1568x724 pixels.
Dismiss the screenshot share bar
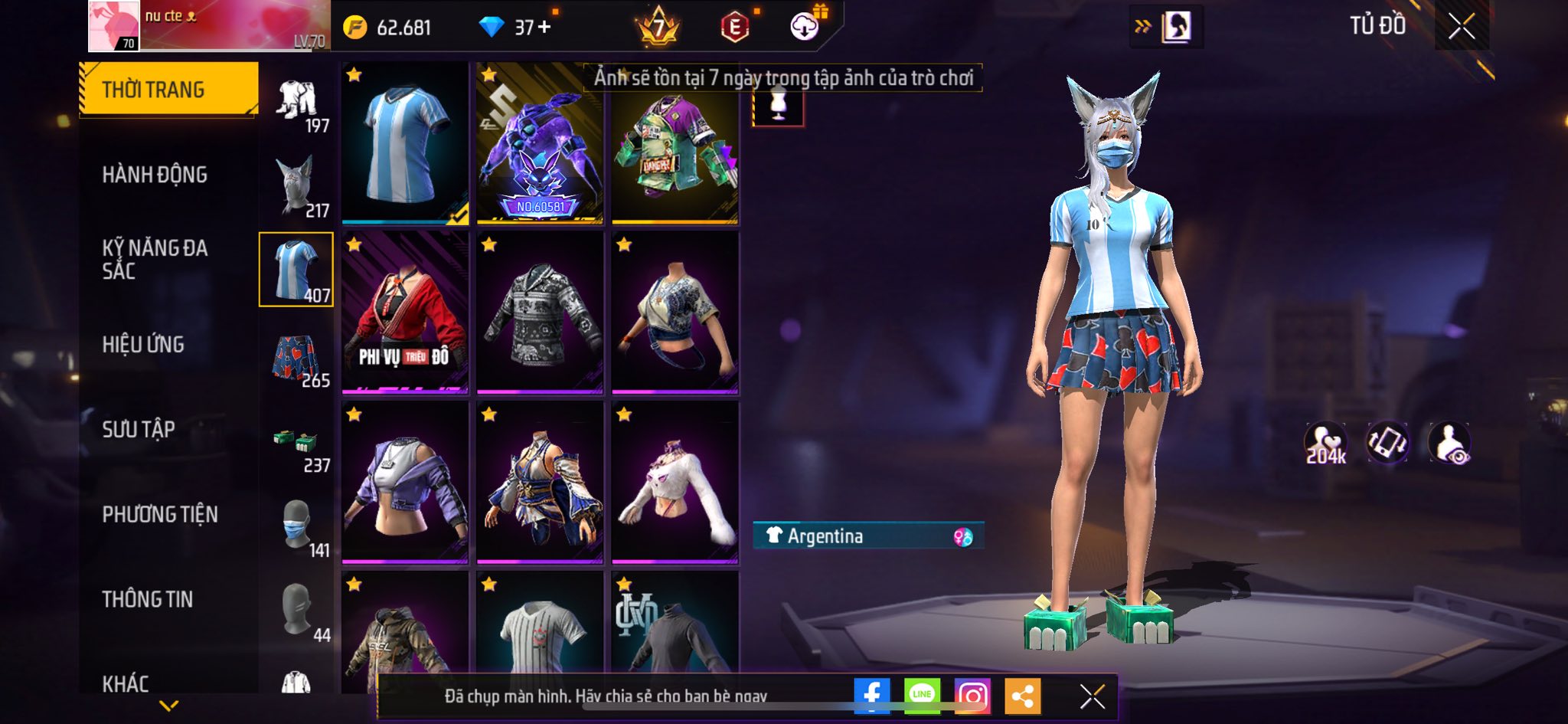1092,696
